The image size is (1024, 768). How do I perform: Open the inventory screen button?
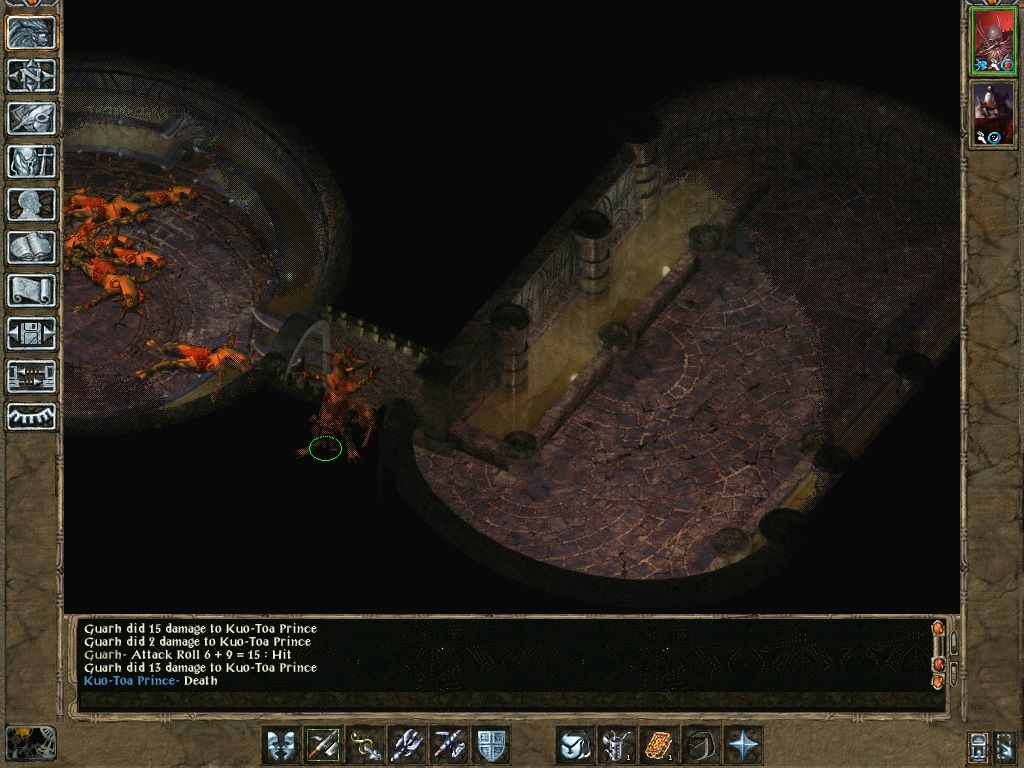pos(31,161)
